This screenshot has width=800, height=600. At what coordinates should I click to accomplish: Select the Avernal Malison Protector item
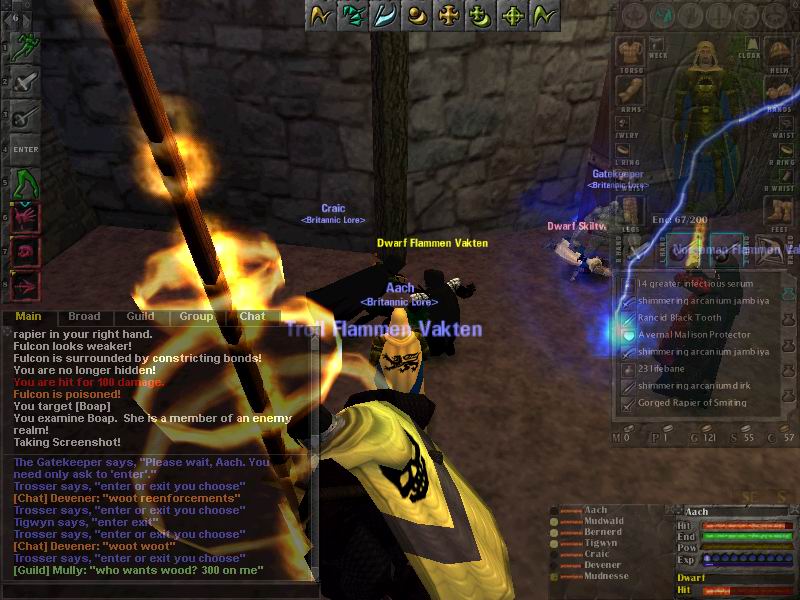(694, 335)
